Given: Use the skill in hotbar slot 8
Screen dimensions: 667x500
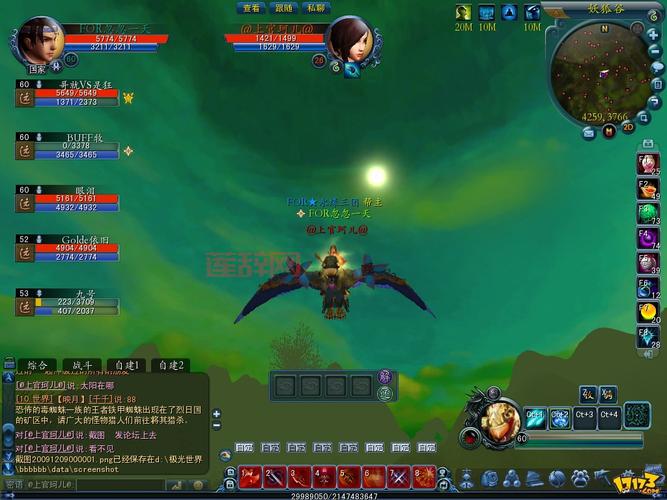Looking at the screenshot, I should pyautogui.click(x=424, y=476).
